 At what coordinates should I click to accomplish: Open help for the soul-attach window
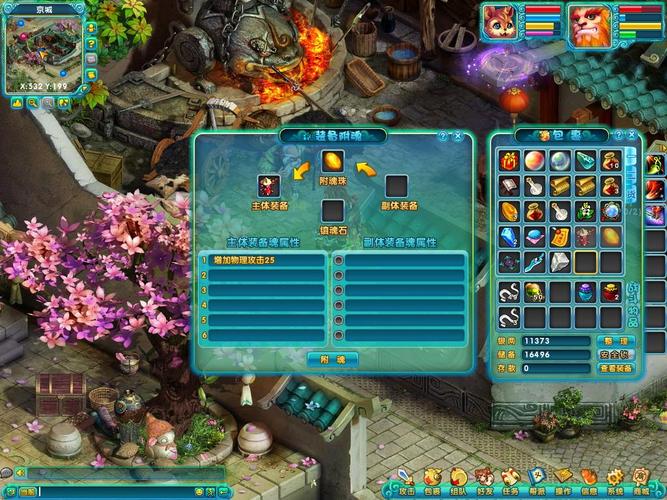pyautogui.click(x=442, y=135)
